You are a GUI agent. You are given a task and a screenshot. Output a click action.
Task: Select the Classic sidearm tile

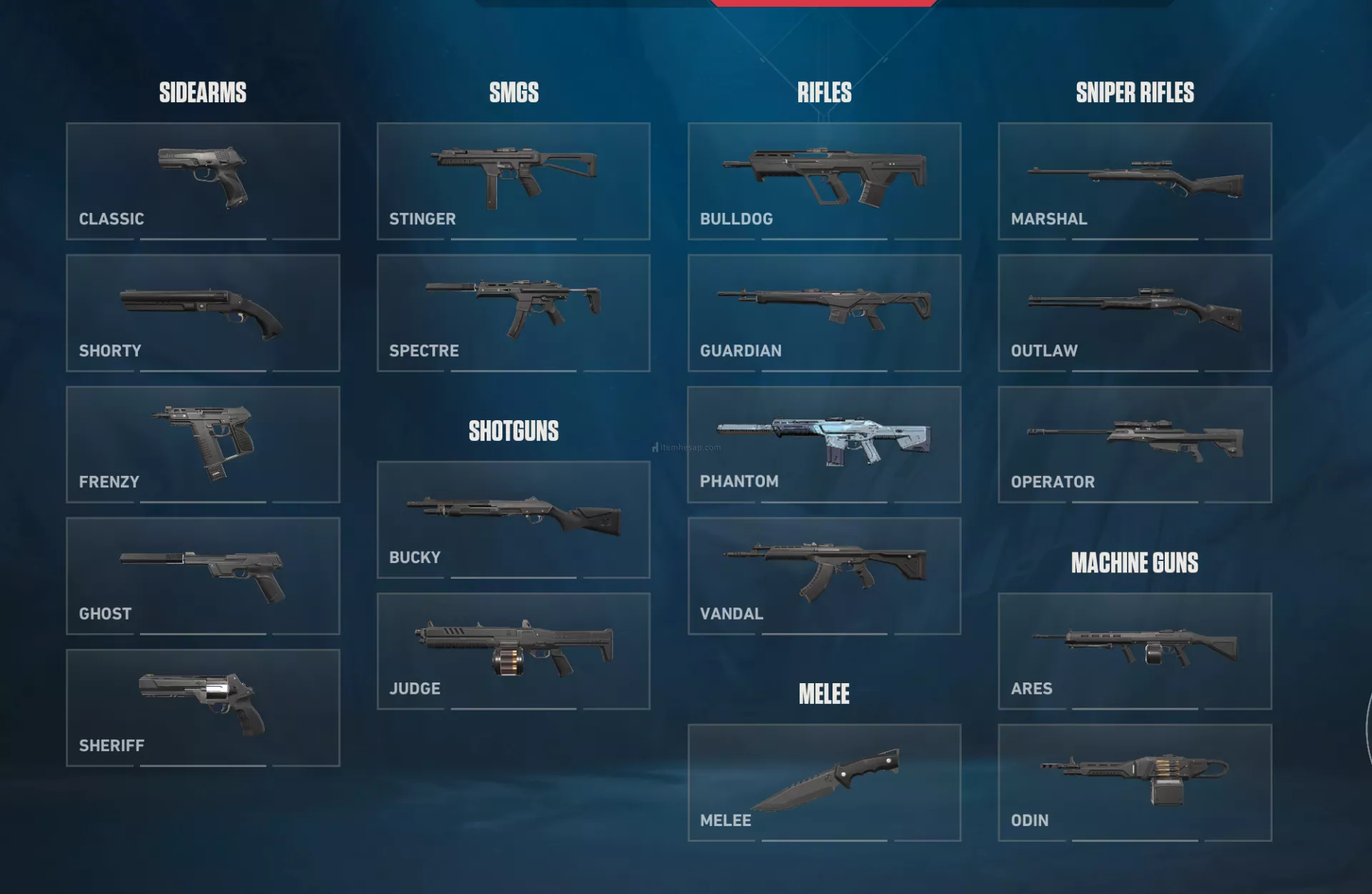(x=203, y=181)
